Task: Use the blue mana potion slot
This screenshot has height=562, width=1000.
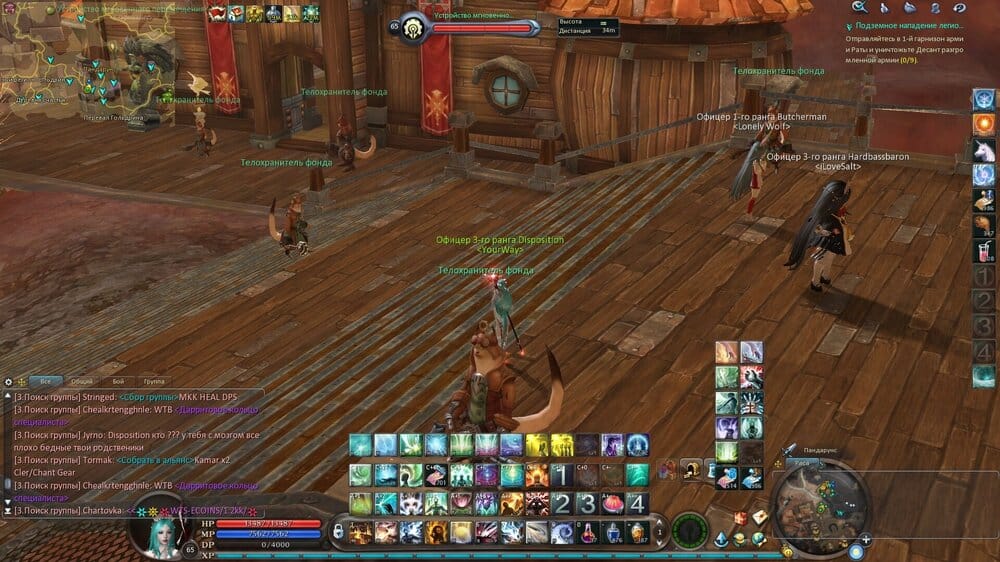Action: [x=612, y=532]
